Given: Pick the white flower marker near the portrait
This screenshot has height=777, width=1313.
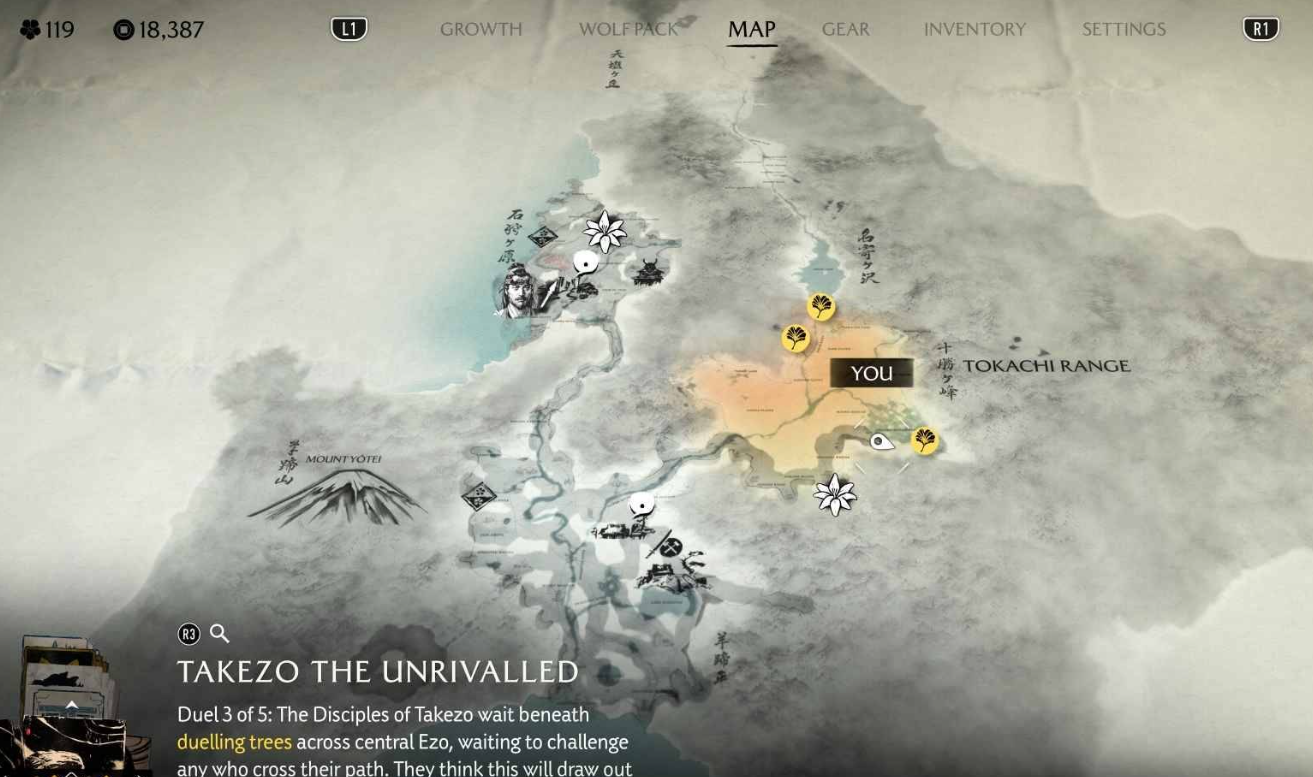Looking at the screenshot, I should 605,231.
